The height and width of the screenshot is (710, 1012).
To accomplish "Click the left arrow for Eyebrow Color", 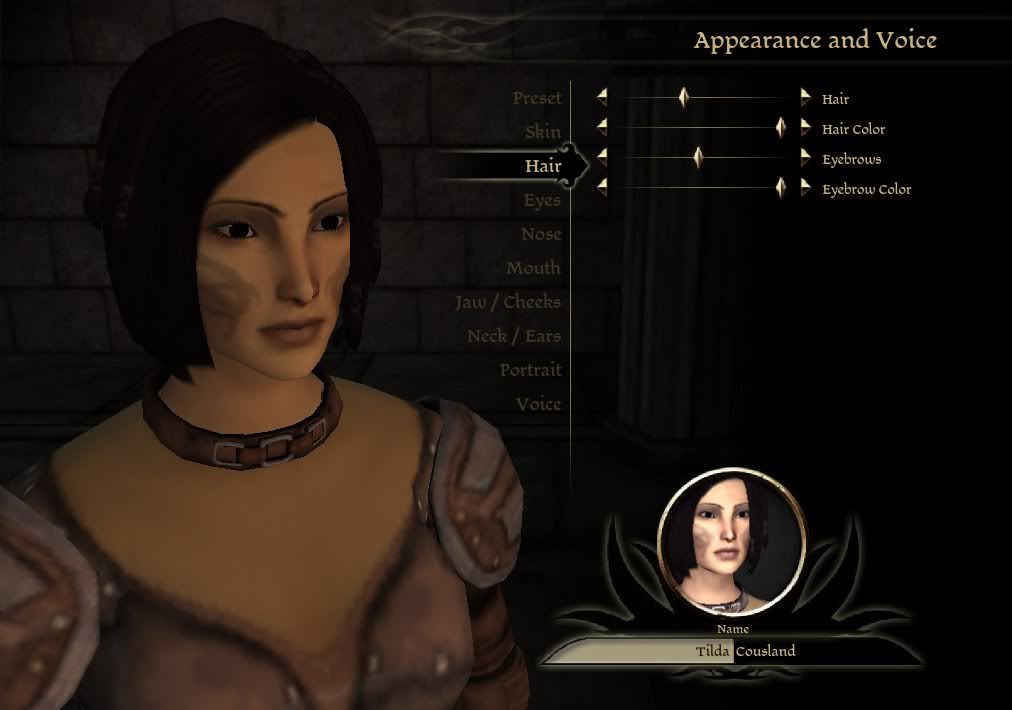I will click(602, 188).
